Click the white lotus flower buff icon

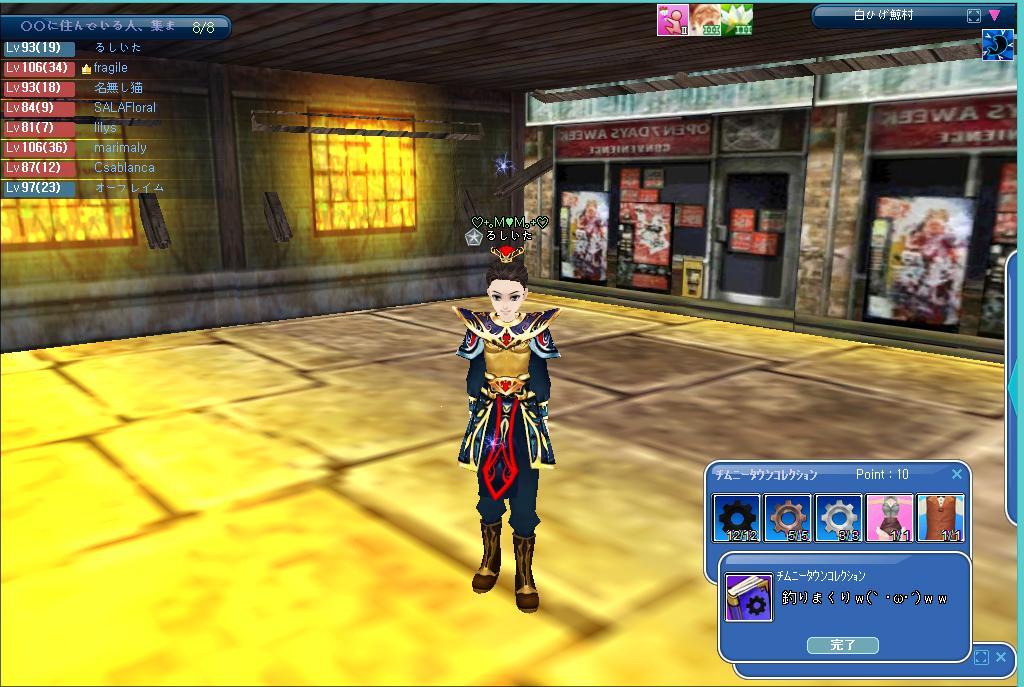point(737,20)
